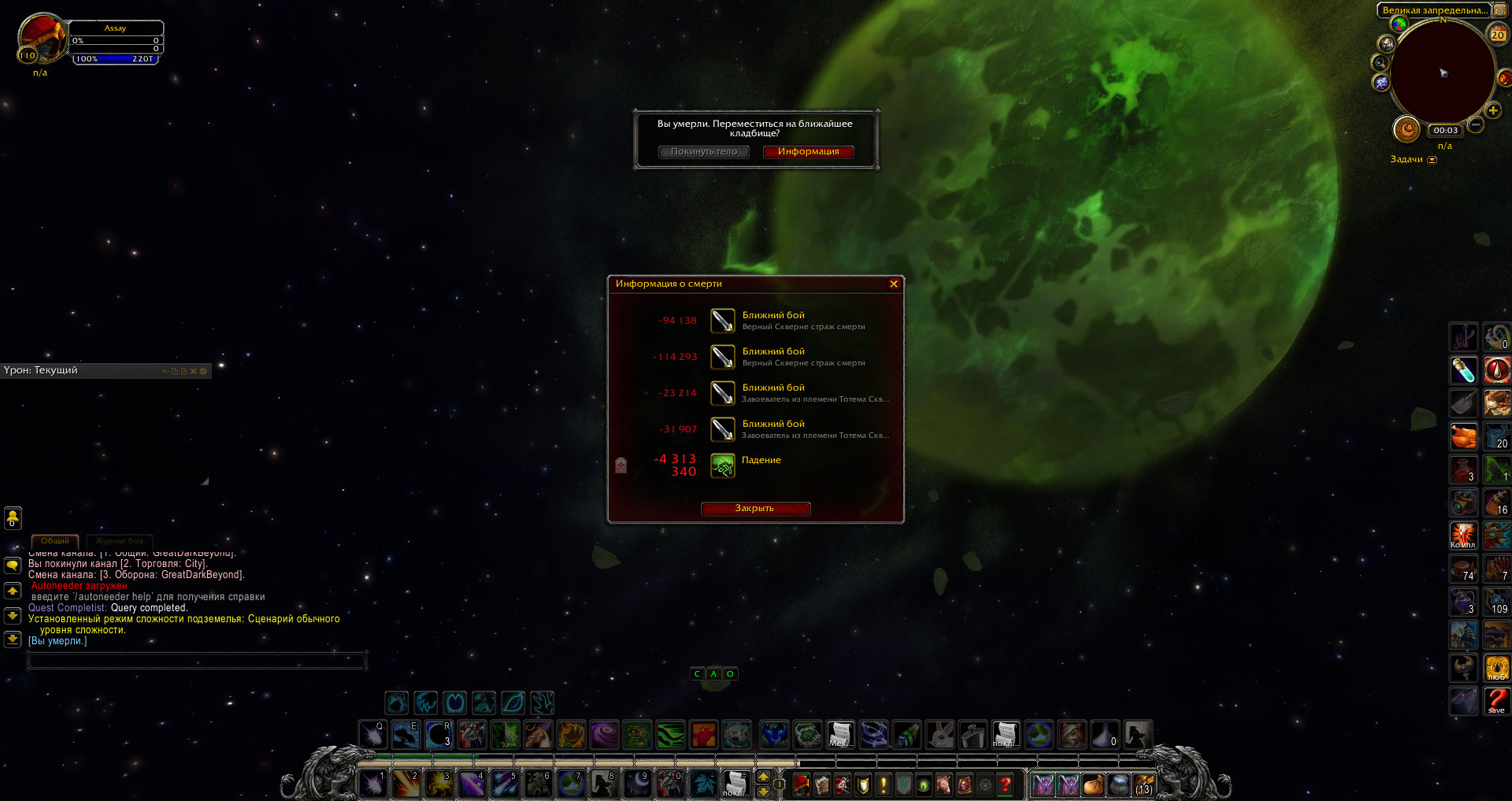This screenshot has height=801, width=1512.
Task: Click the "Покинуть тело" release spirit button
Action: point(704,152)
